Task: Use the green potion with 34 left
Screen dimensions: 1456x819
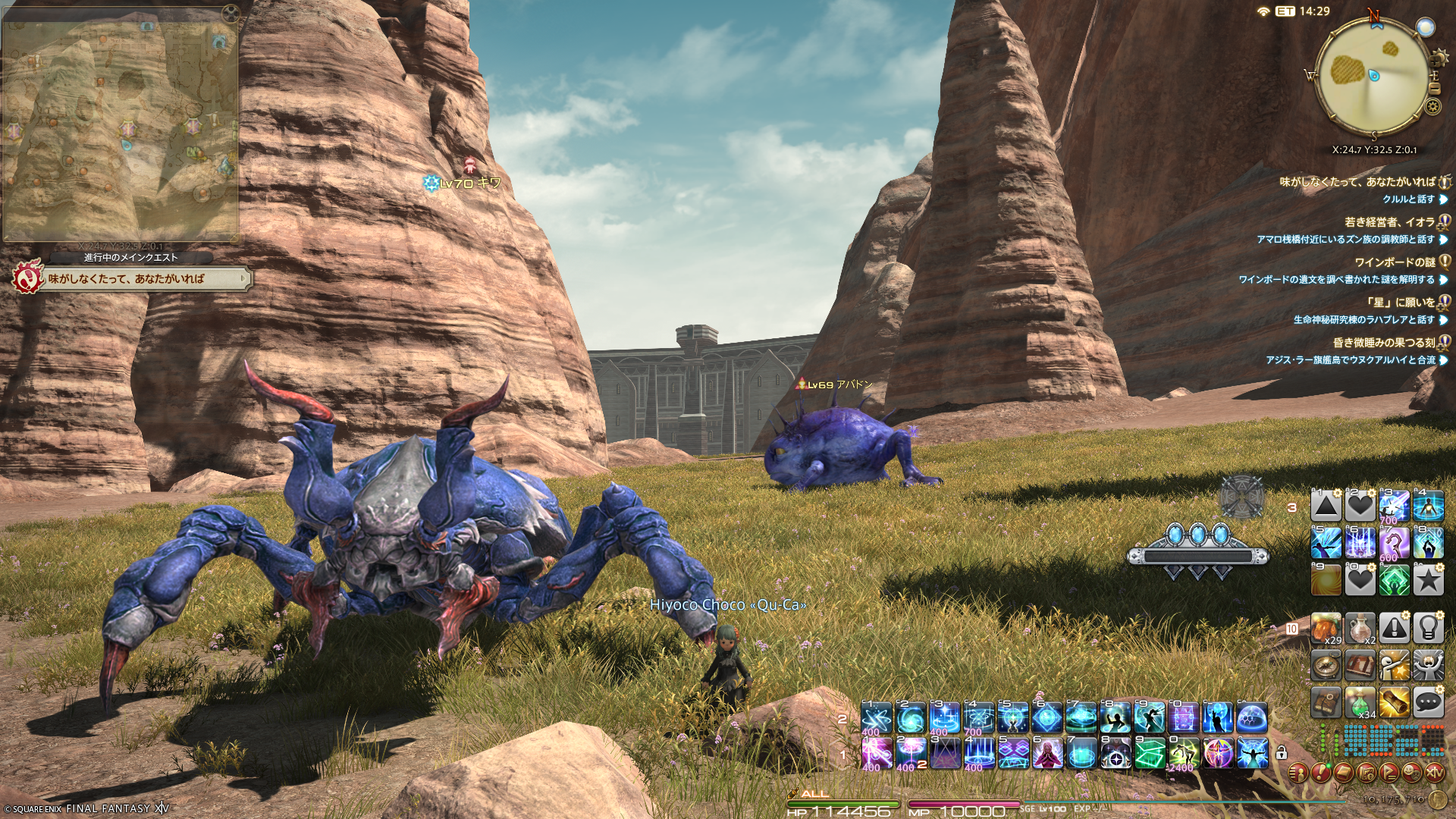Action: (x=1360, y=703)
